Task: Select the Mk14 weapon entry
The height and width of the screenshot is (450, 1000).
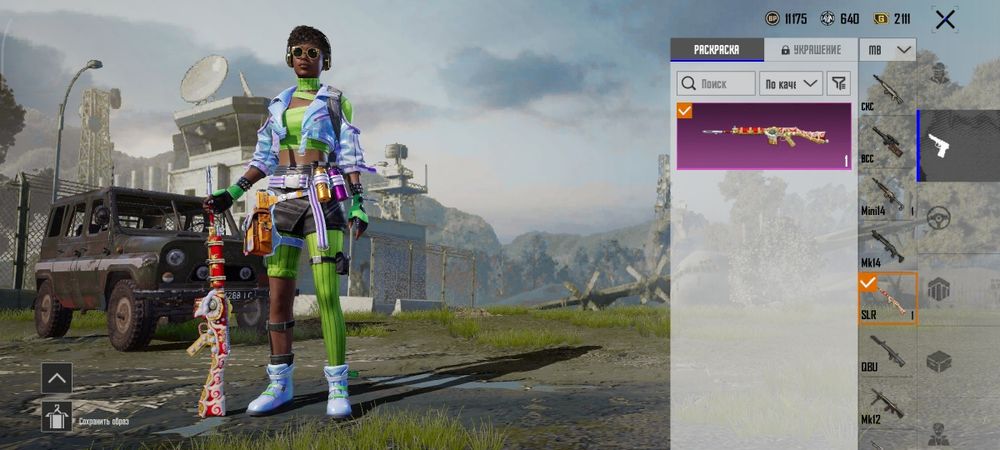Action: 886,246
